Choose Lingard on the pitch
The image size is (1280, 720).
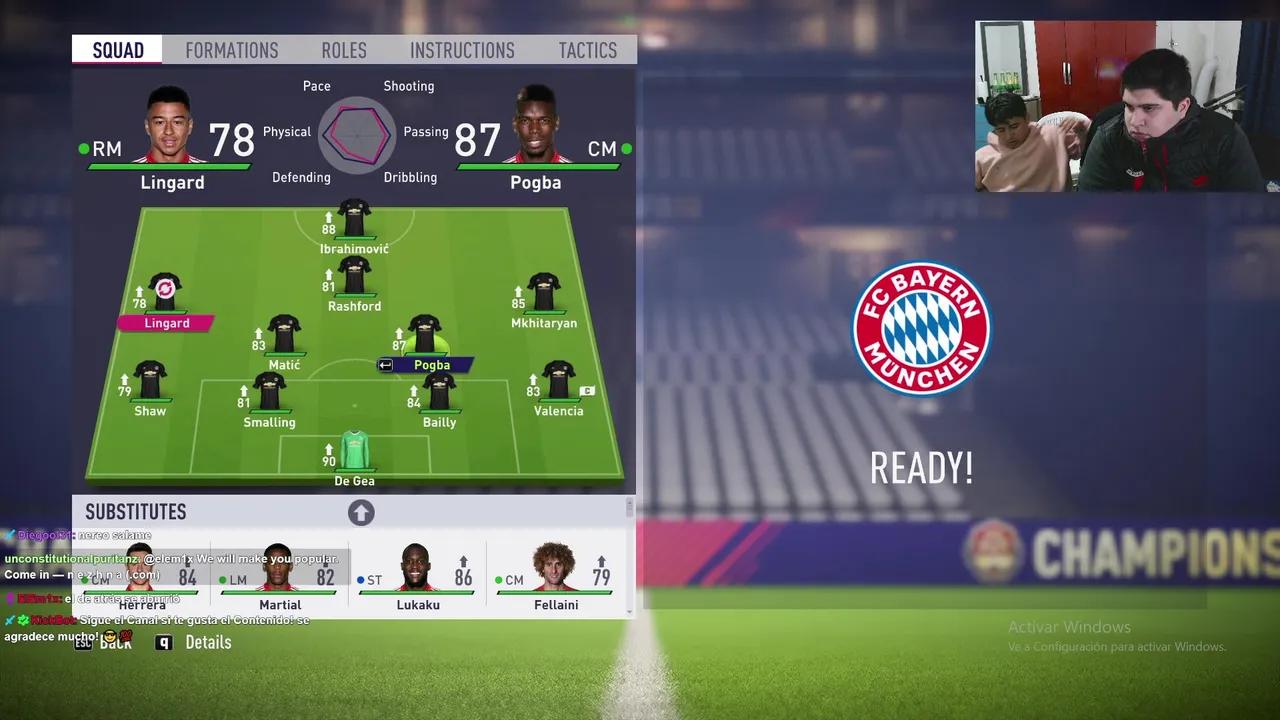[165, 293]
